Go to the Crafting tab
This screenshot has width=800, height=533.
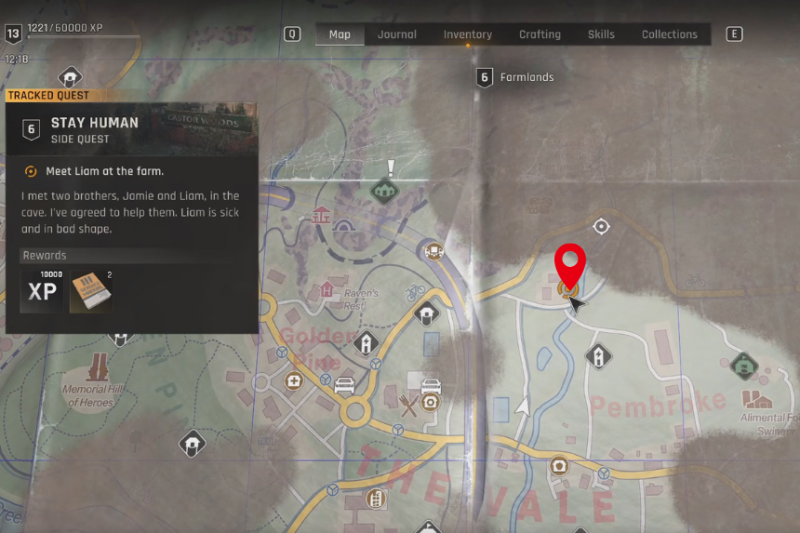(539, 34)
